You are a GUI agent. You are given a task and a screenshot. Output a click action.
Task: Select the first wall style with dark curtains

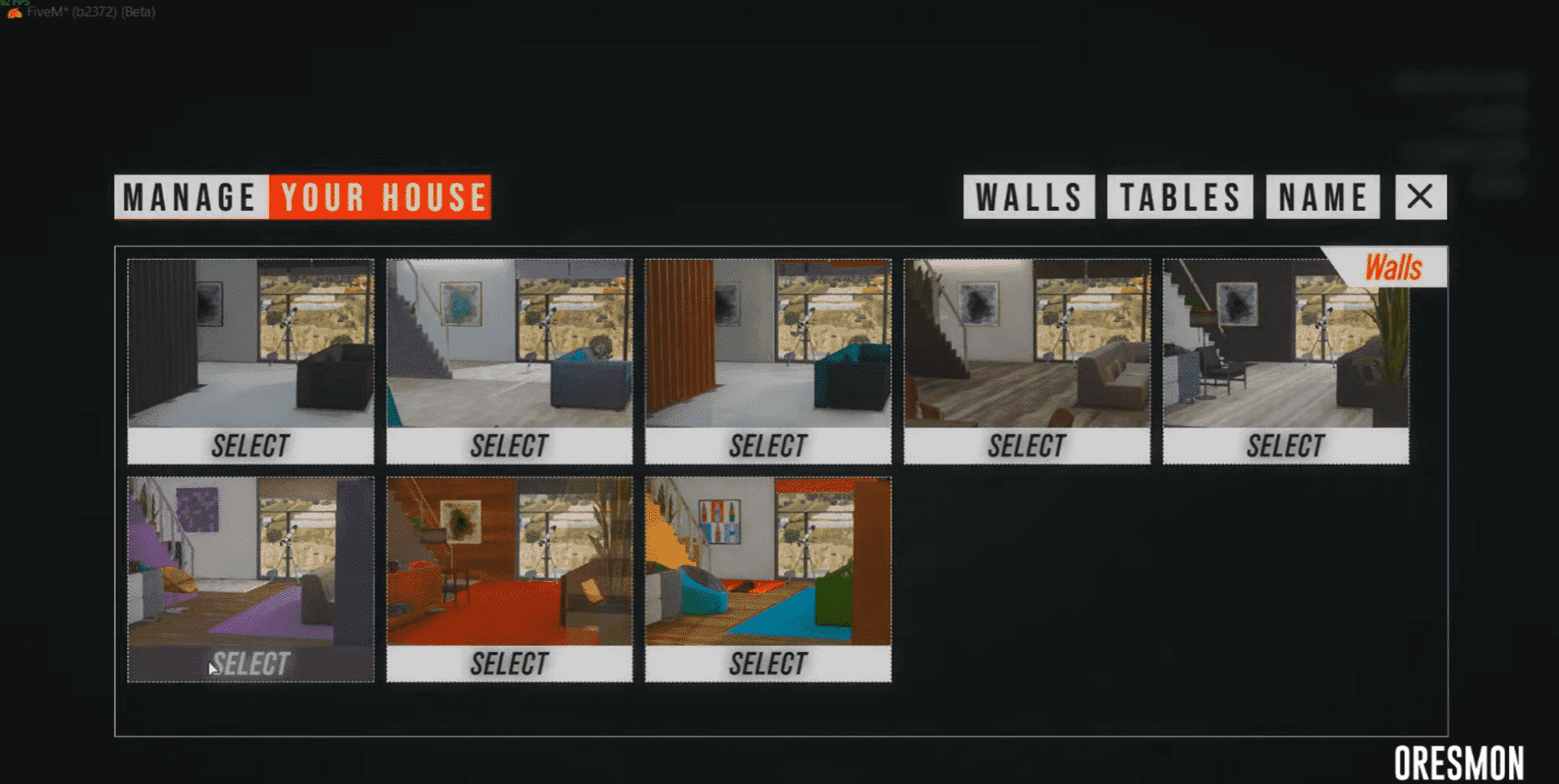(250, 445)
